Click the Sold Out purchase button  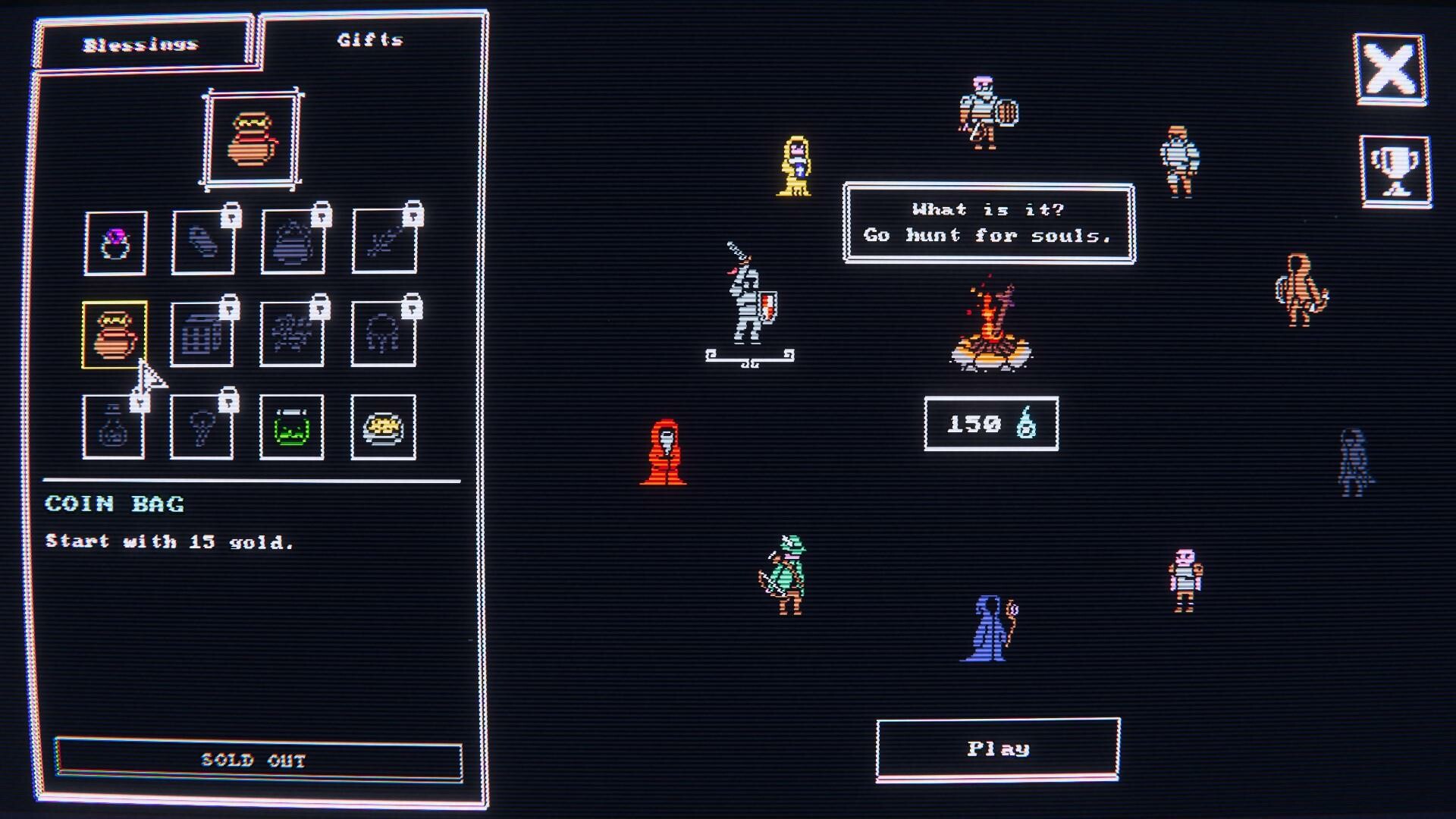click(256, 761)
